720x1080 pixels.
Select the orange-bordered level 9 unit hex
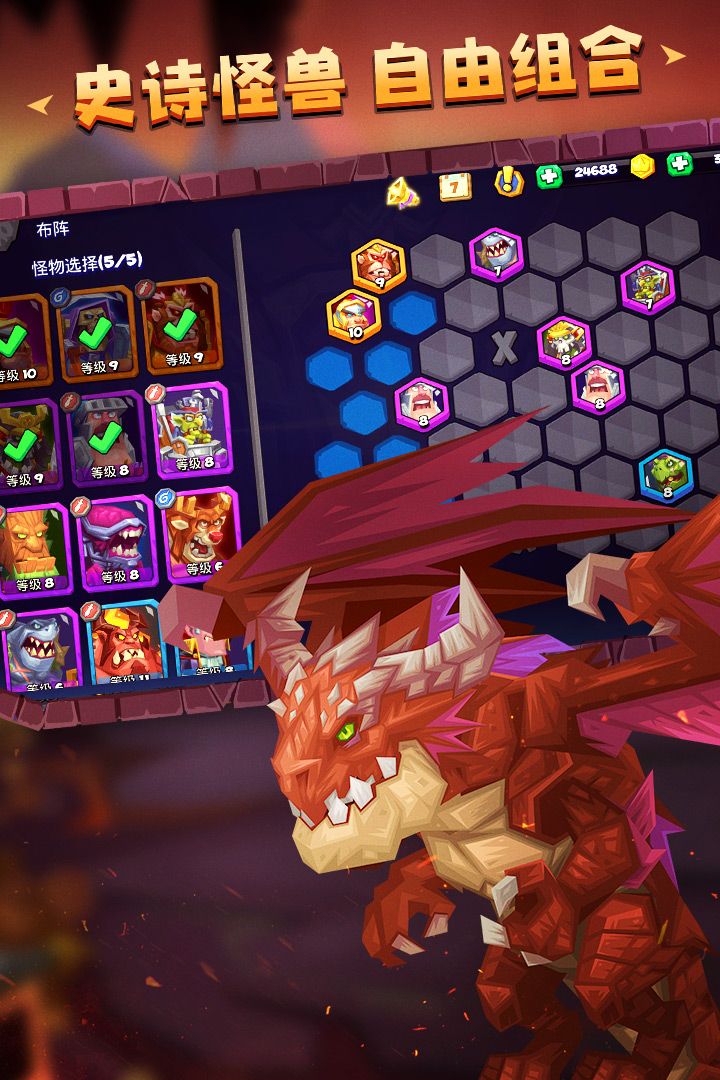tap(378, 265)
